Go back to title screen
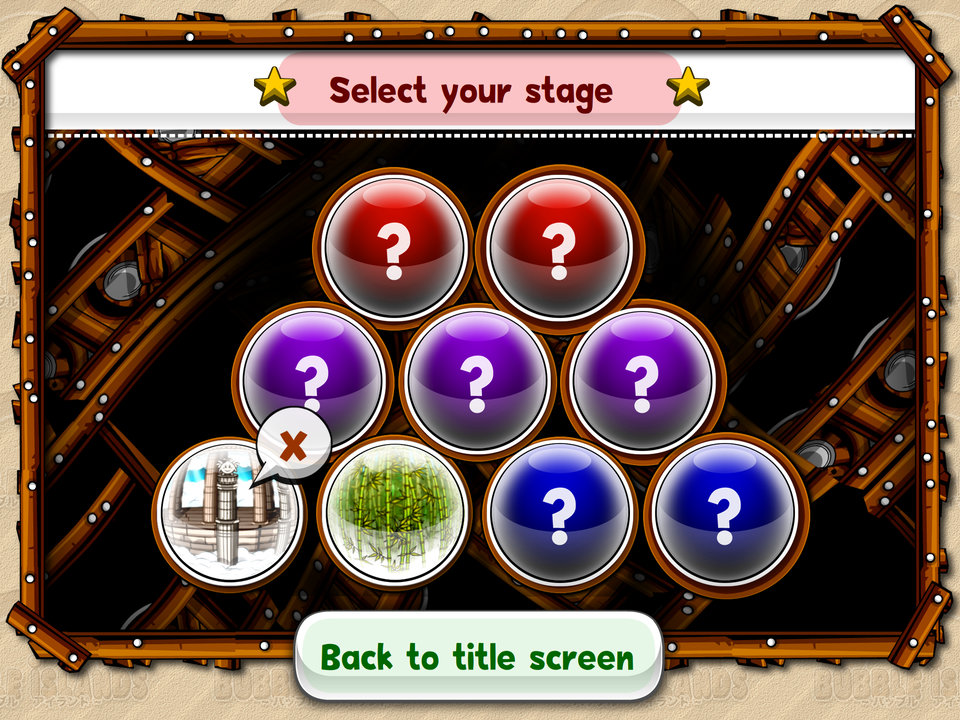960x720 pixels. [478, 657]
